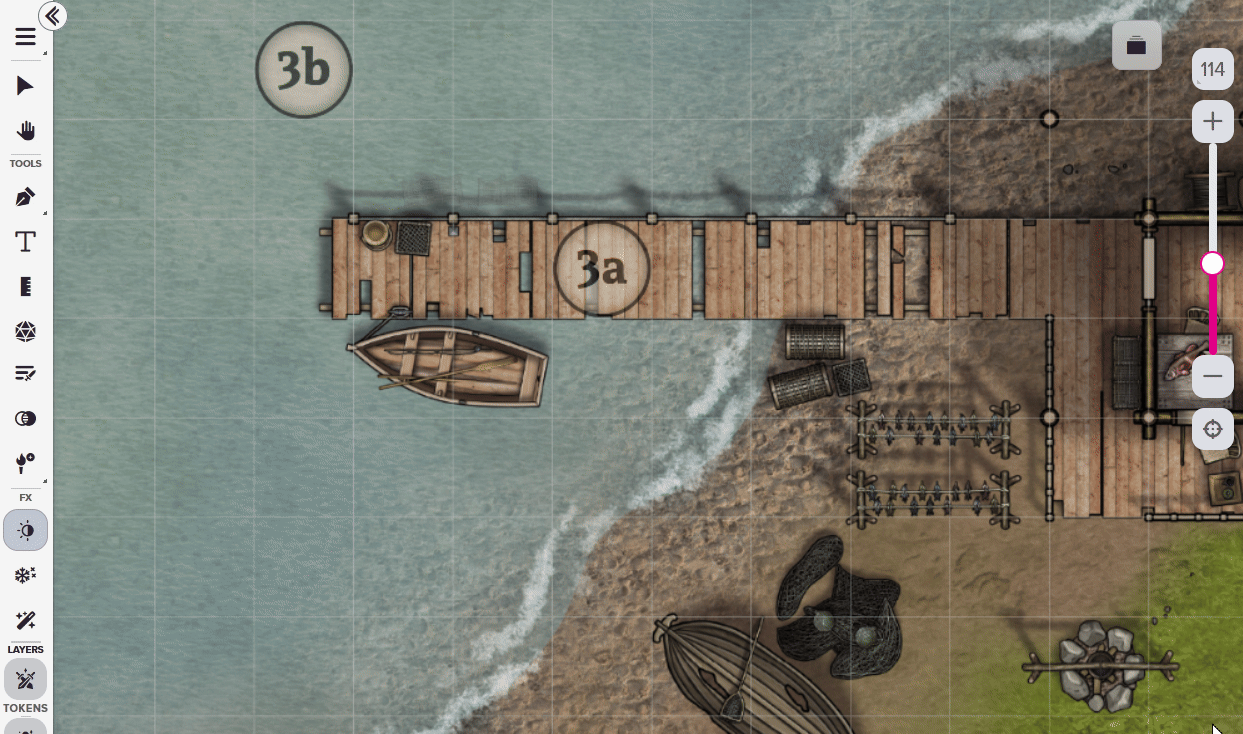Choose the arrow select tool
Viewport: 1243px width, 734px height.
[25, 86]
